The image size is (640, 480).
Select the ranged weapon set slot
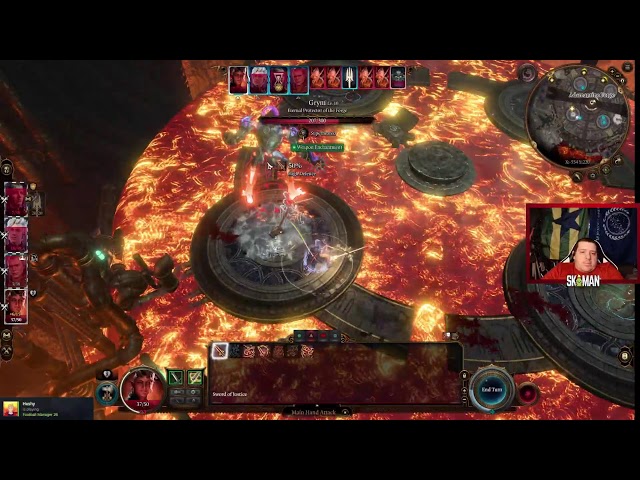click(x=195, y=377)
